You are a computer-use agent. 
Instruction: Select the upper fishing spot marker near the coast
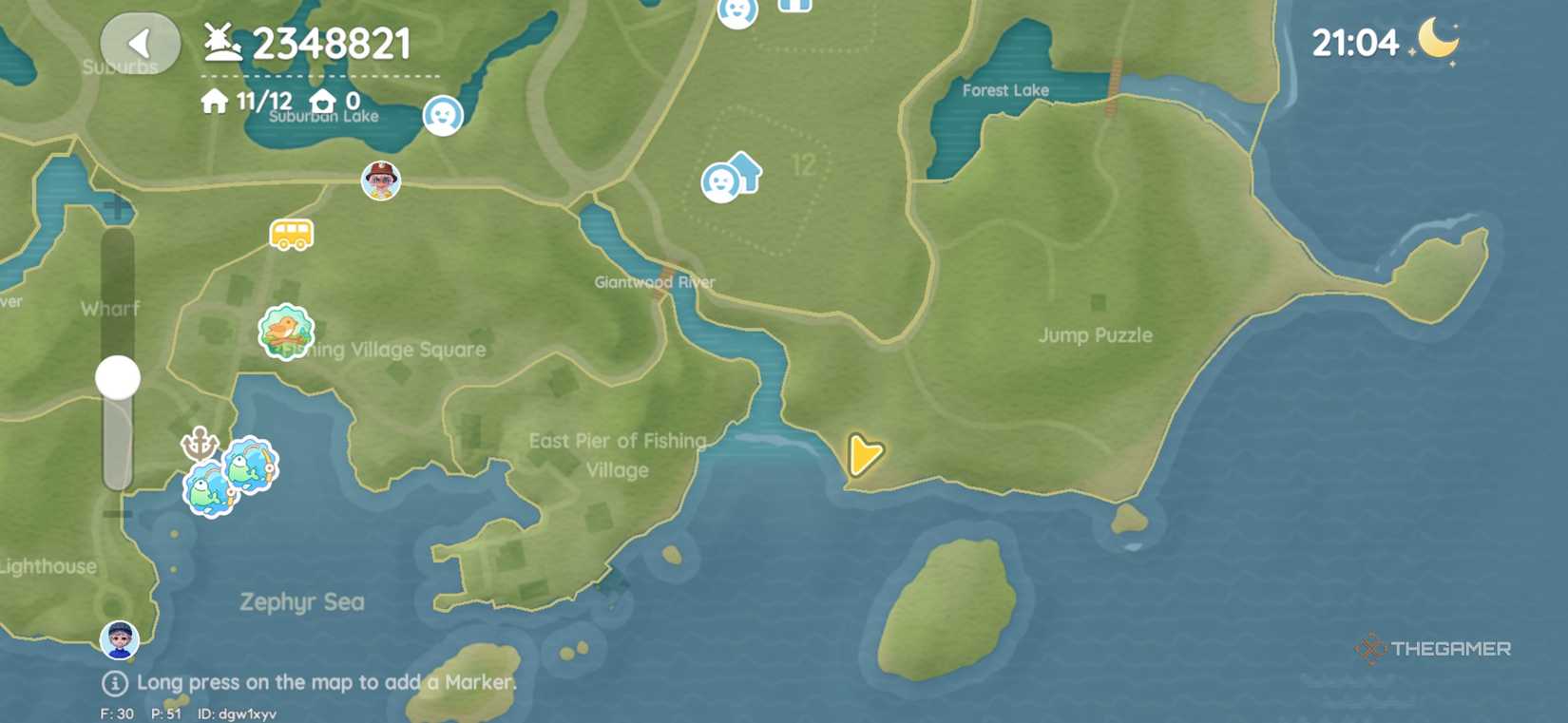249,465
